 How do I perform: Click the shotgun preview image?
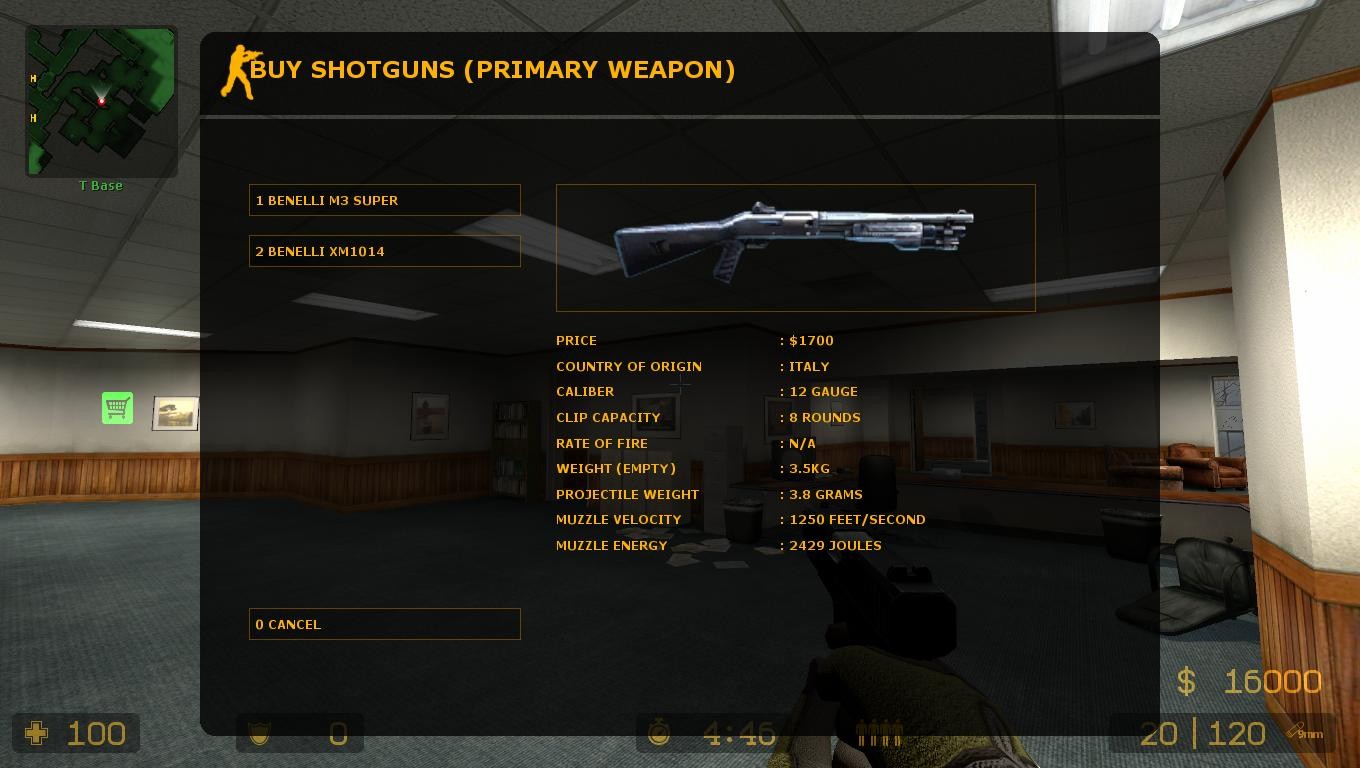click(796, 247)
